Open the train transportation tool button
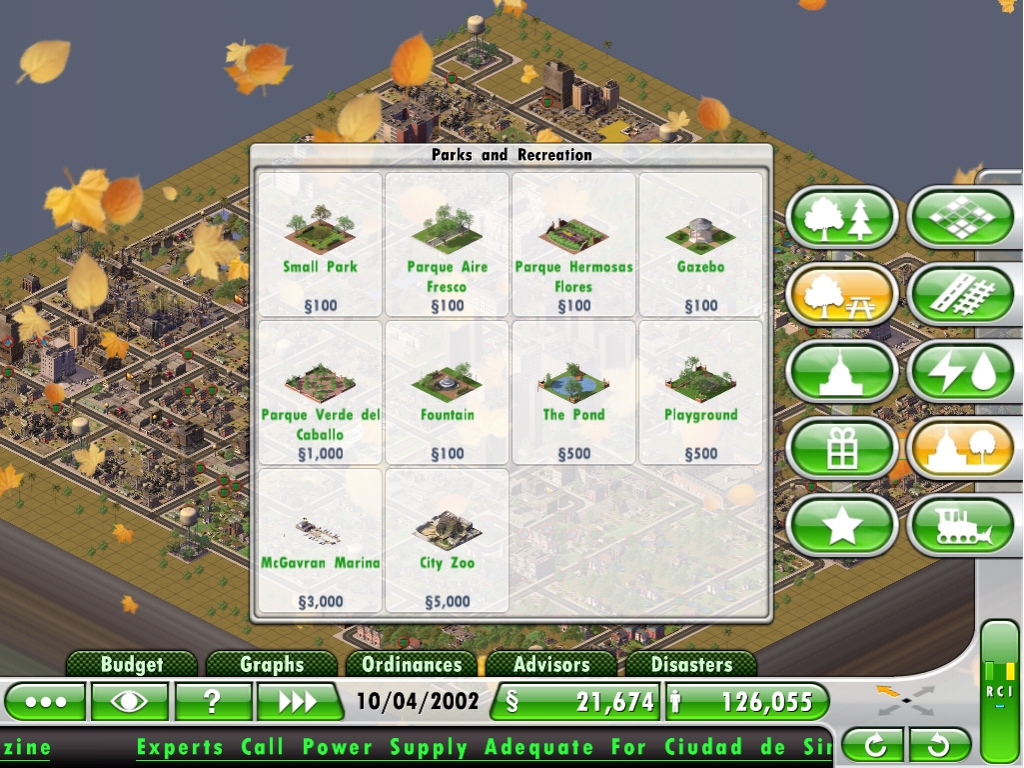Image resolution: width=1024 pixels, height=768 pixels. (959, 526)
